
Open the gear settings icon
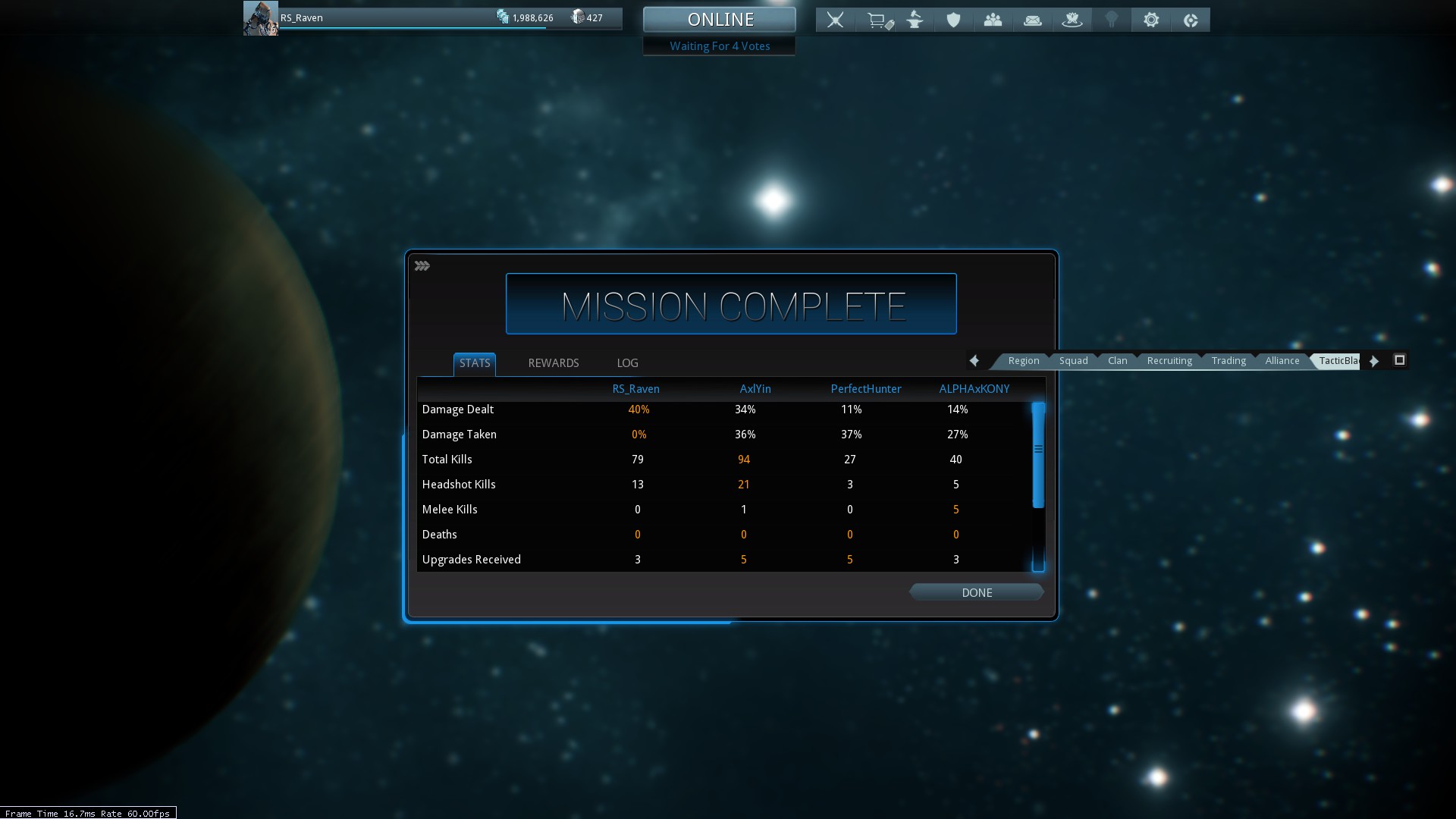click(x=1151, y=20)
